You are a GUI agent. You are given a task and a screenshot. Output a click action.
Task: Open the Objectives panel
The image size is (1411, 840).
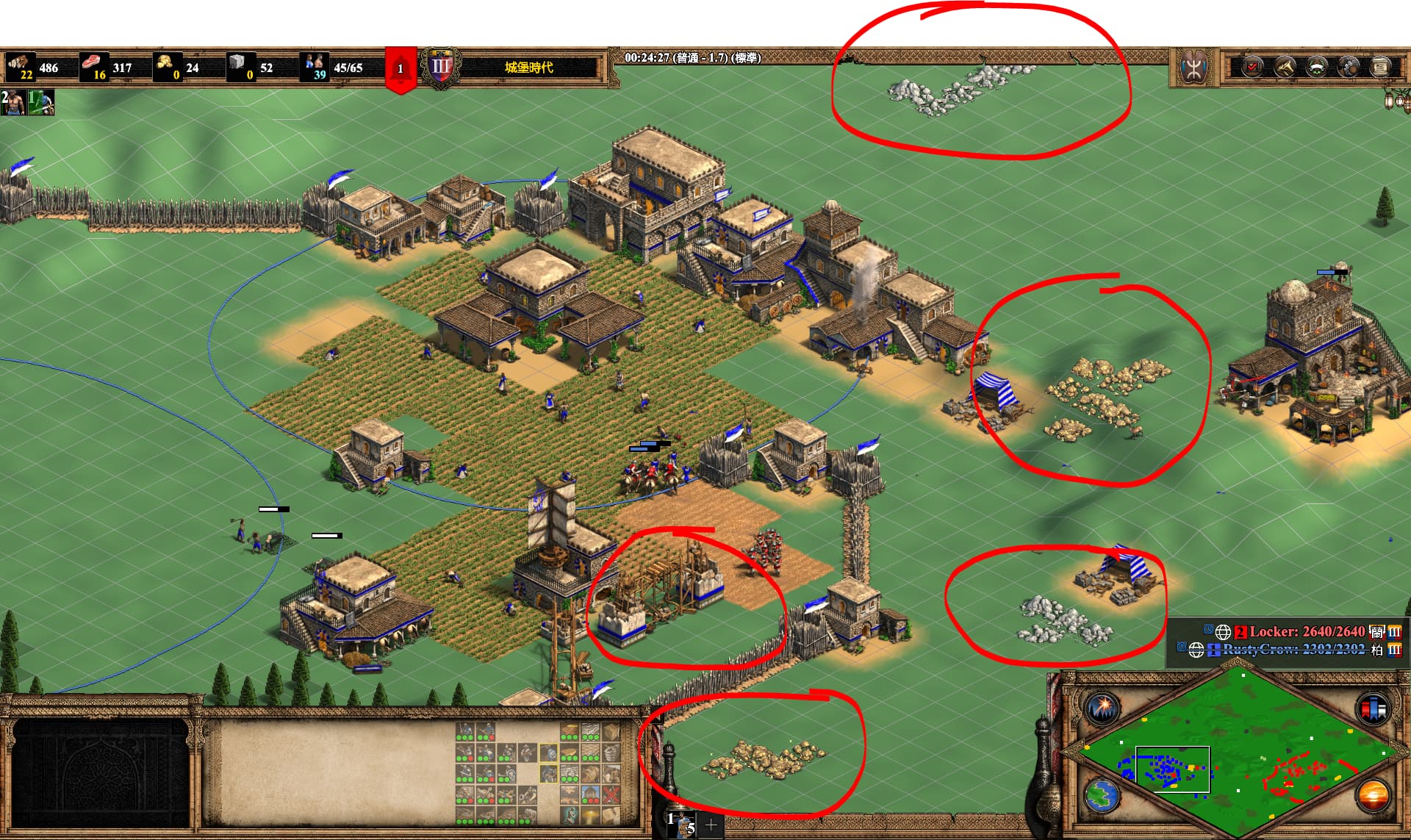click(x=1252, y=67)
